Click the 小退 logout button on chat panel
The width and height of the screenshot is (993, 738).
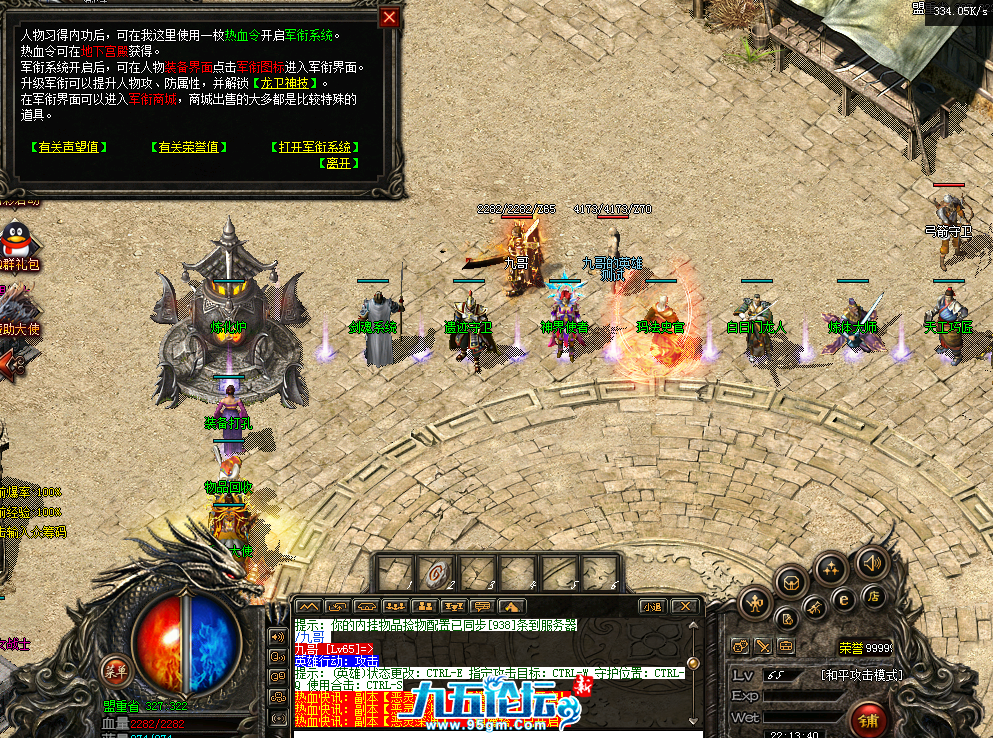point(652,606)
